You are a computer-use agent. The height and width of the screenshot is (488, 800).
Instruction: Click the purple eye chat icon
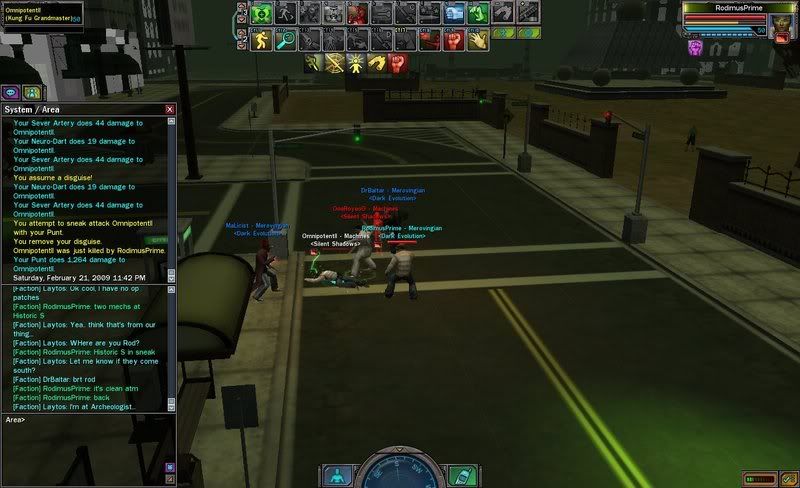(12, 92)
